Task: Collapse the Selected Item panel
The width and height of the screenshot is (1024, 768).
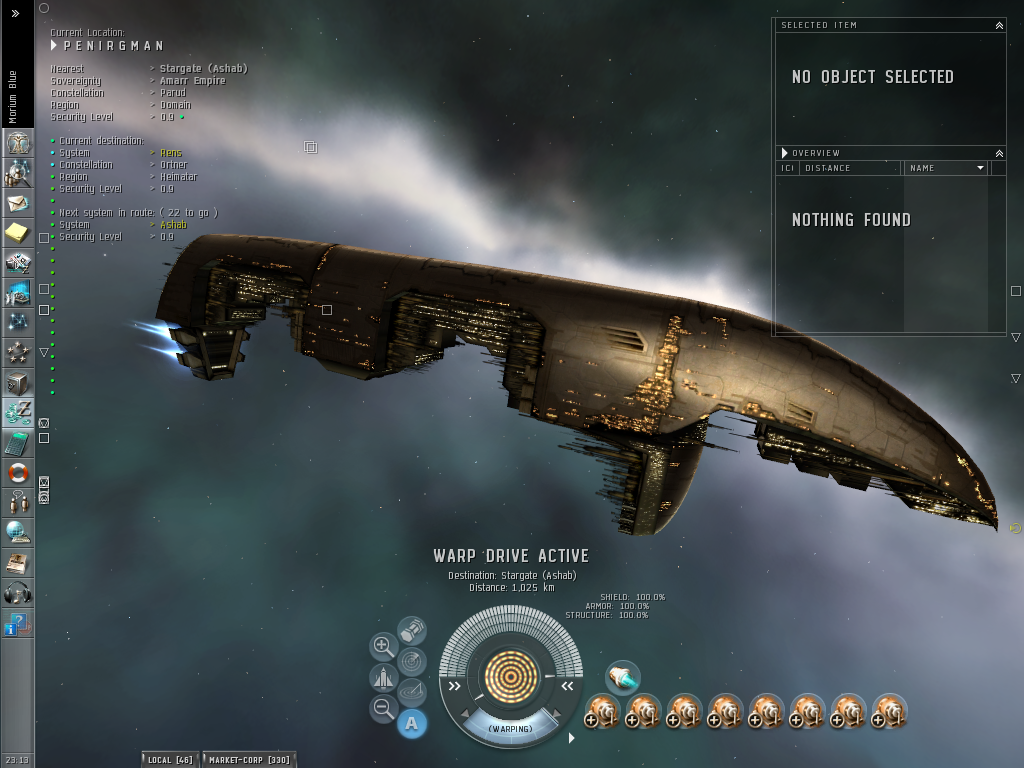Action: coord(999,25)
